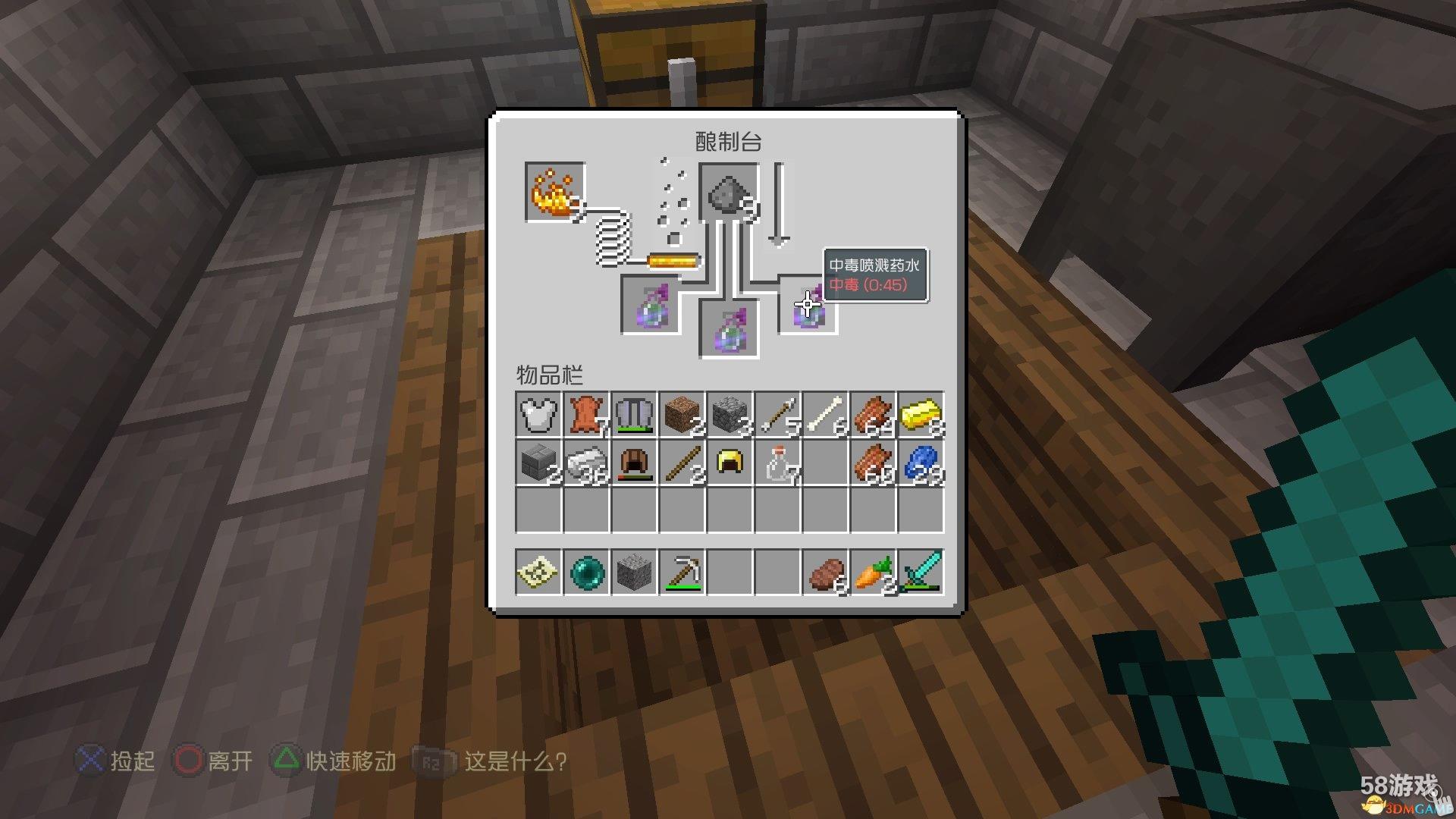Choose the iron pickaxe hotbar slot
The width and height of the screenshot is (1456, 819).
point(682,573)
